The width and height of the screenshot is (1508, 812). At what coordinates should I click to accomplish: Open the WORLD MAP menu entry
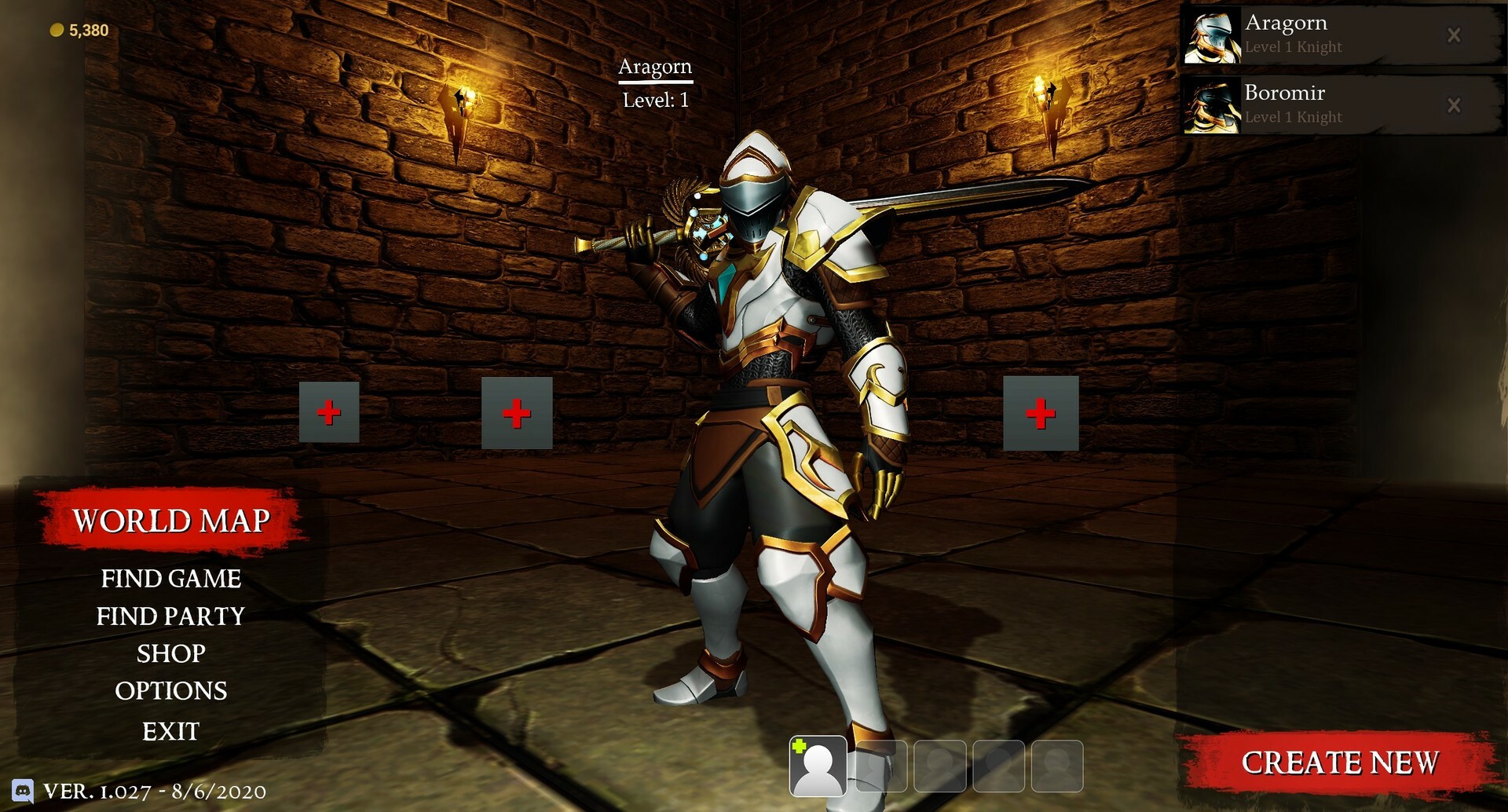(x=171, y=519)
